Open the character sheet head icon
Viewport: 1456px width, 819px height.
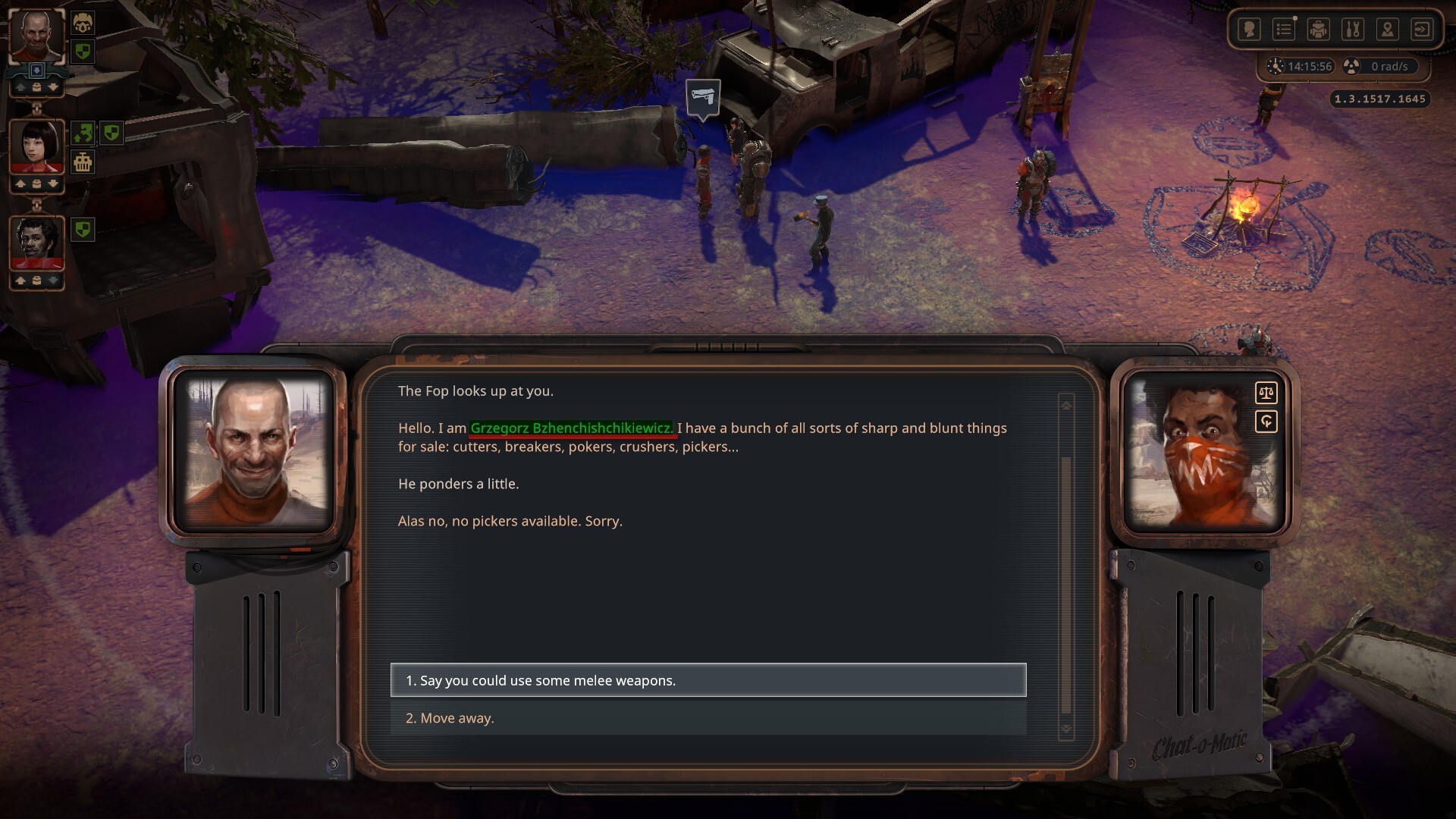tap(1249, 30)
